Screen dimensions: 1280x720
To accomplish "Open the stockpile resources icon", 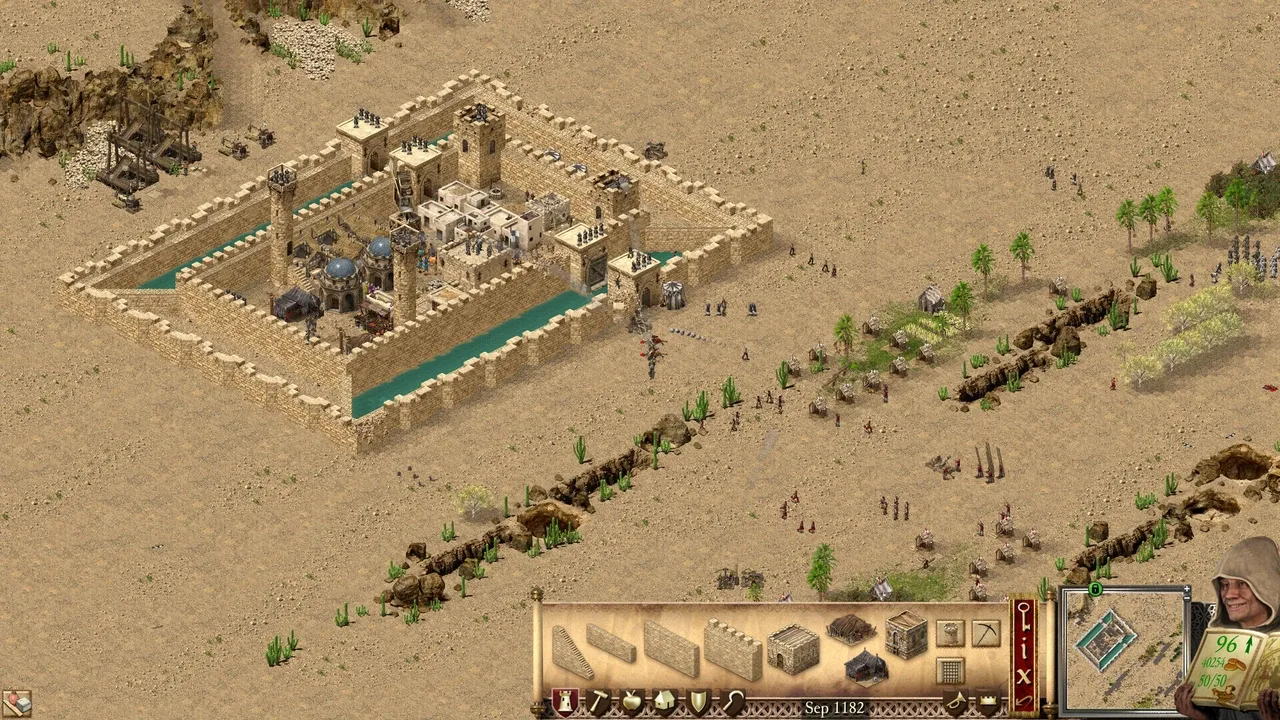I will pyautogui.click(x=15, y=703).
